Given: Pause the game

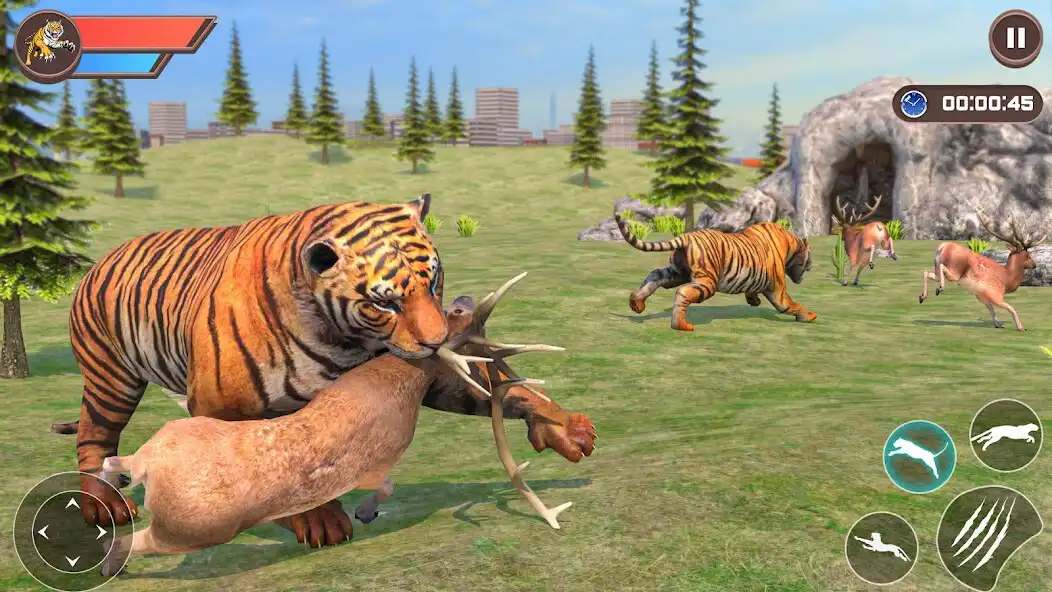Looking at the screenshot, I should 1015,39.
